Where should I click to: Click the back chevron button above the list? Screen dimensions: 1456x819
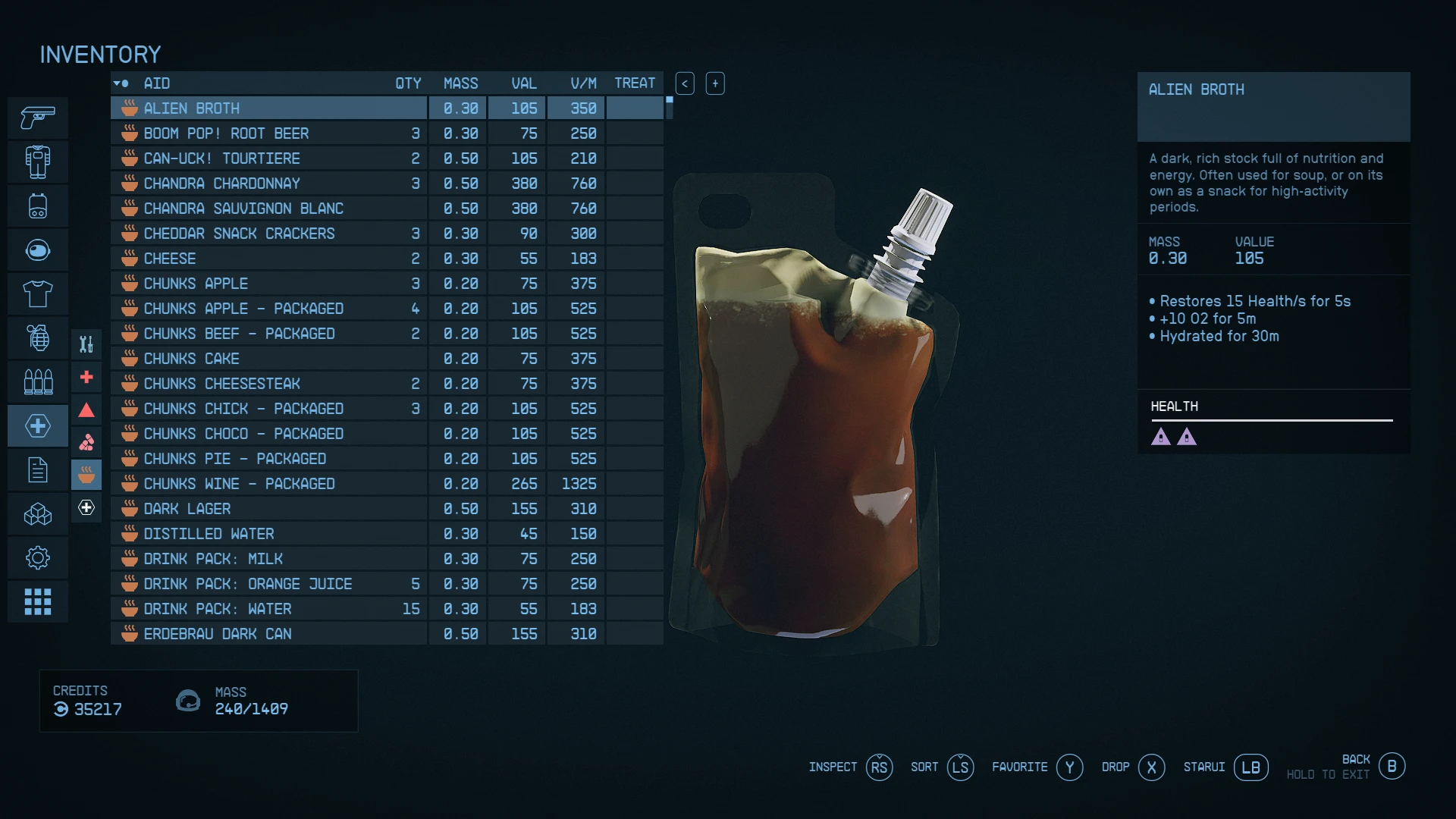click(x=685, y=83)
